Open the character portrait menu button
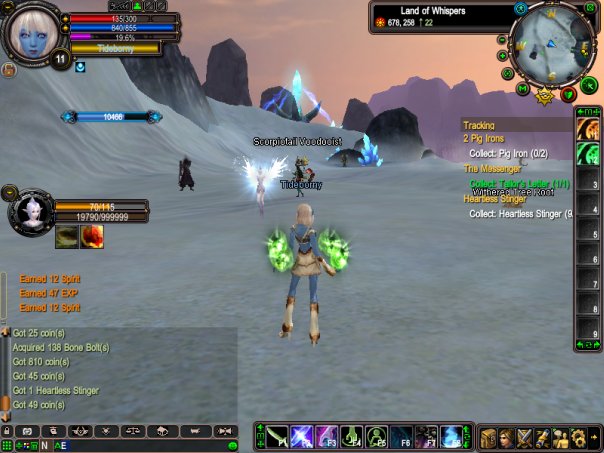The height and width of the screenshot is (453, 604). 507,437
